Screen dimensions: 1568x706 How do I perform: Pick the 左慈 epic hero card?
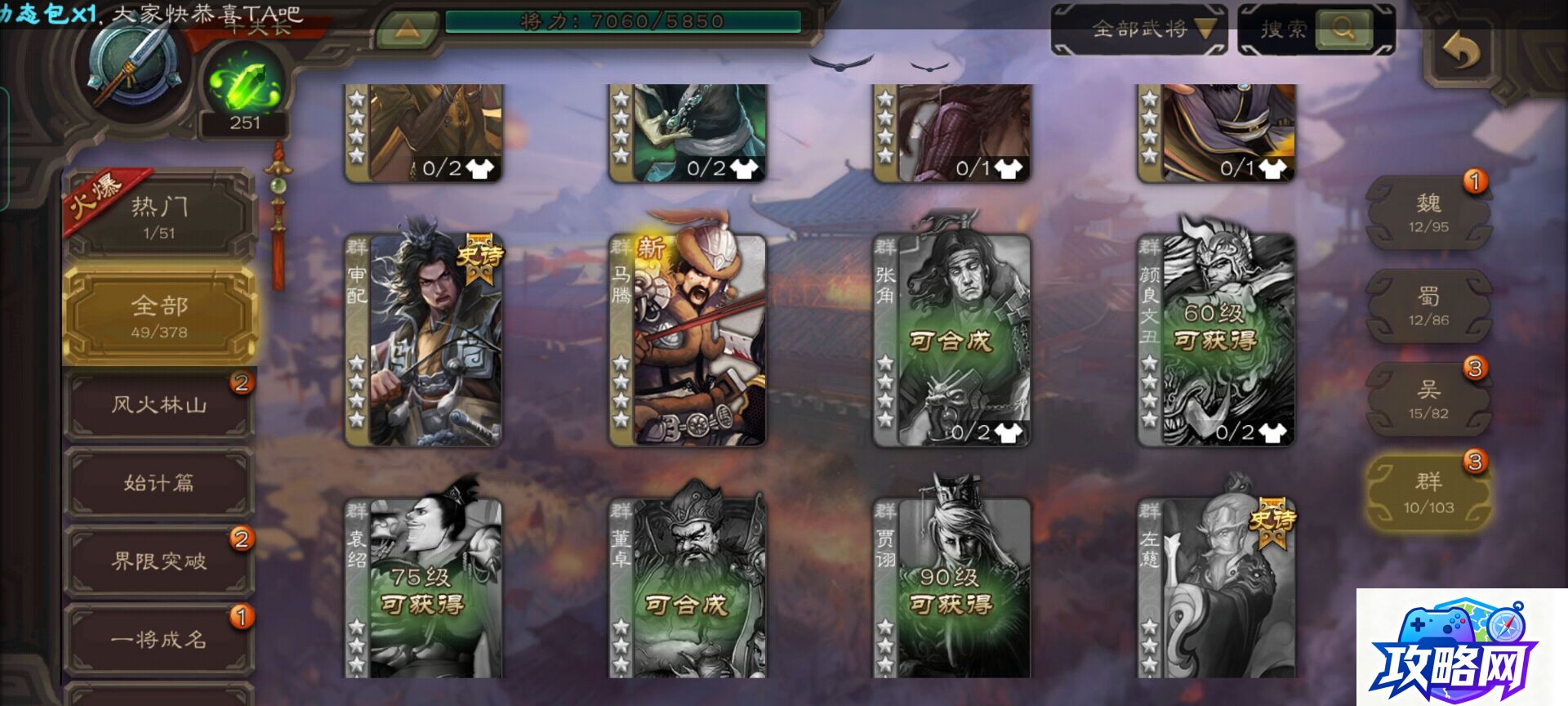click(x=1217, y=588)
